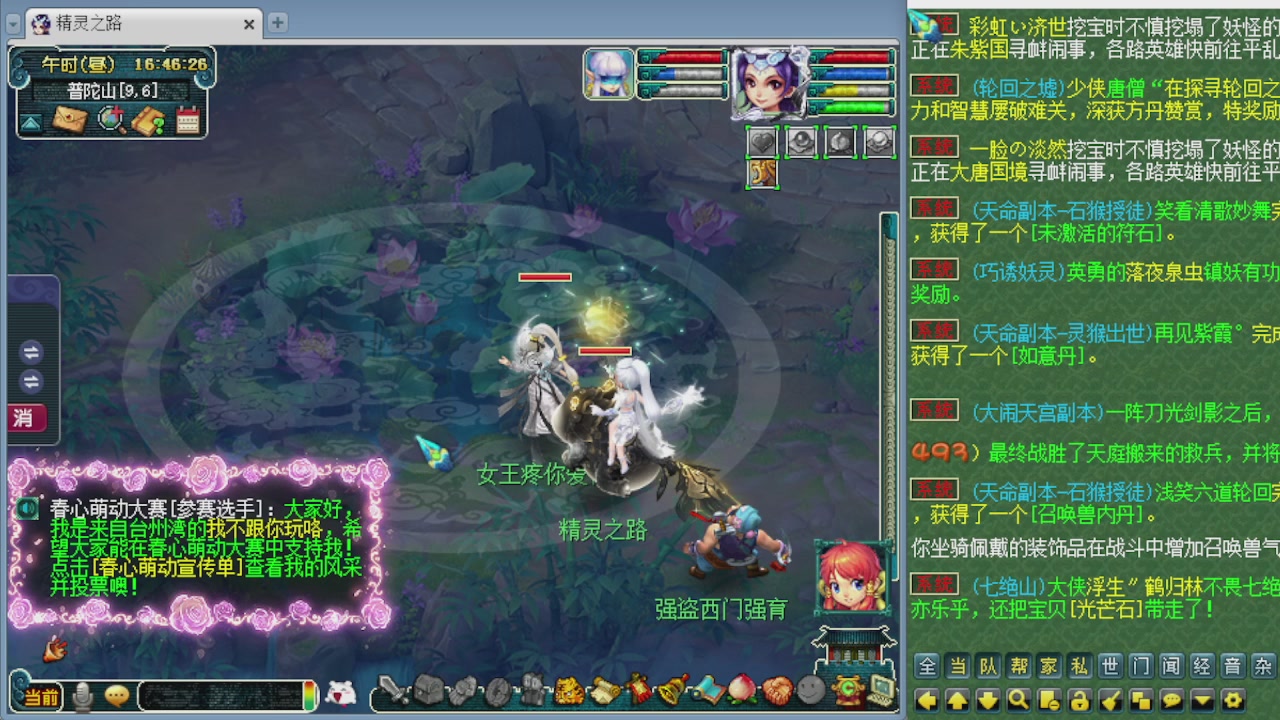Open the world map magnifier icon
The width and height of the screenshot is (1280, 720).
pyautogui.click(x=112, y=119)
